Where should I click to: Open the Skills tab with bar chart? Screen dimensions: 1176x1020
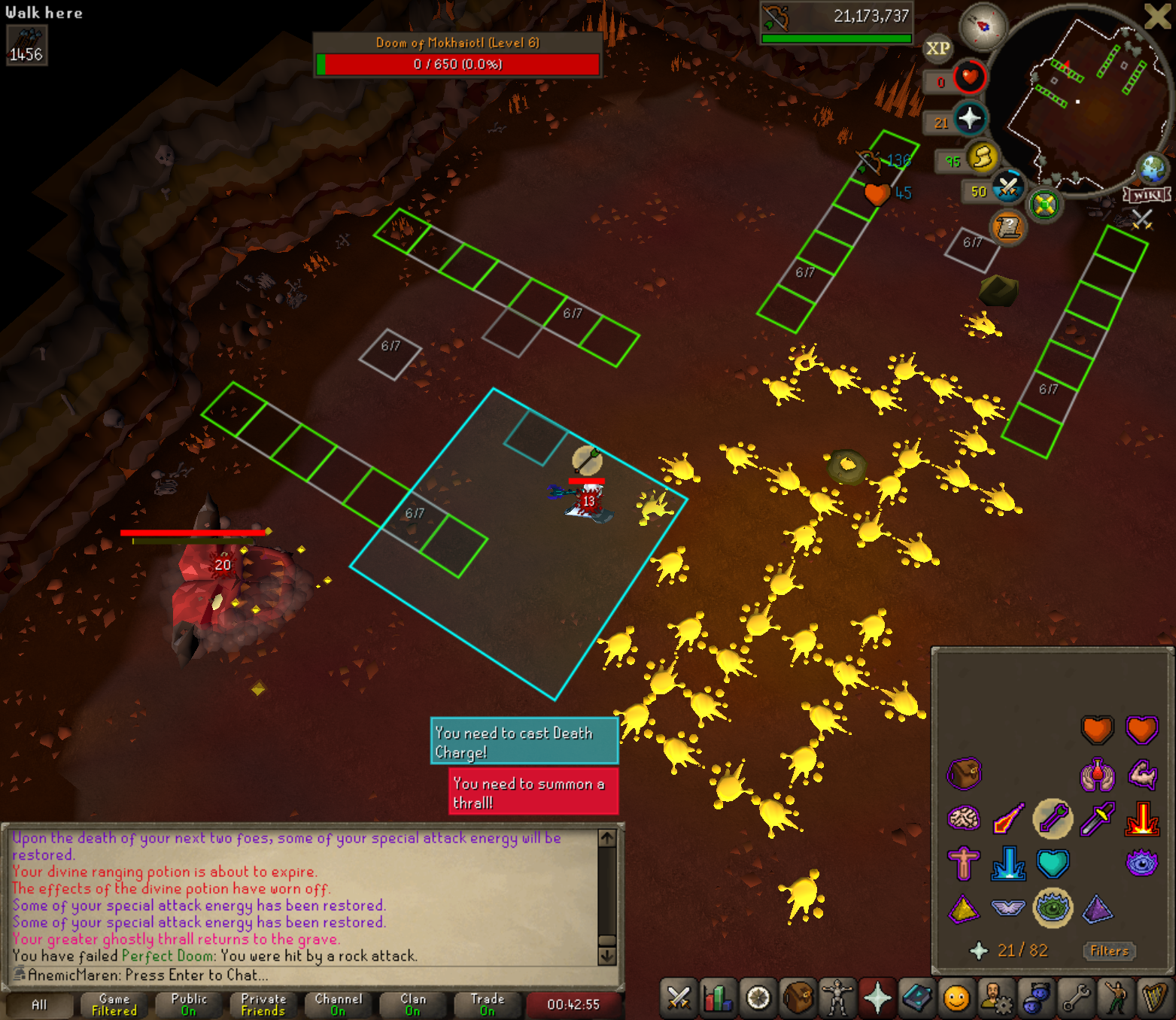[719, 998]
